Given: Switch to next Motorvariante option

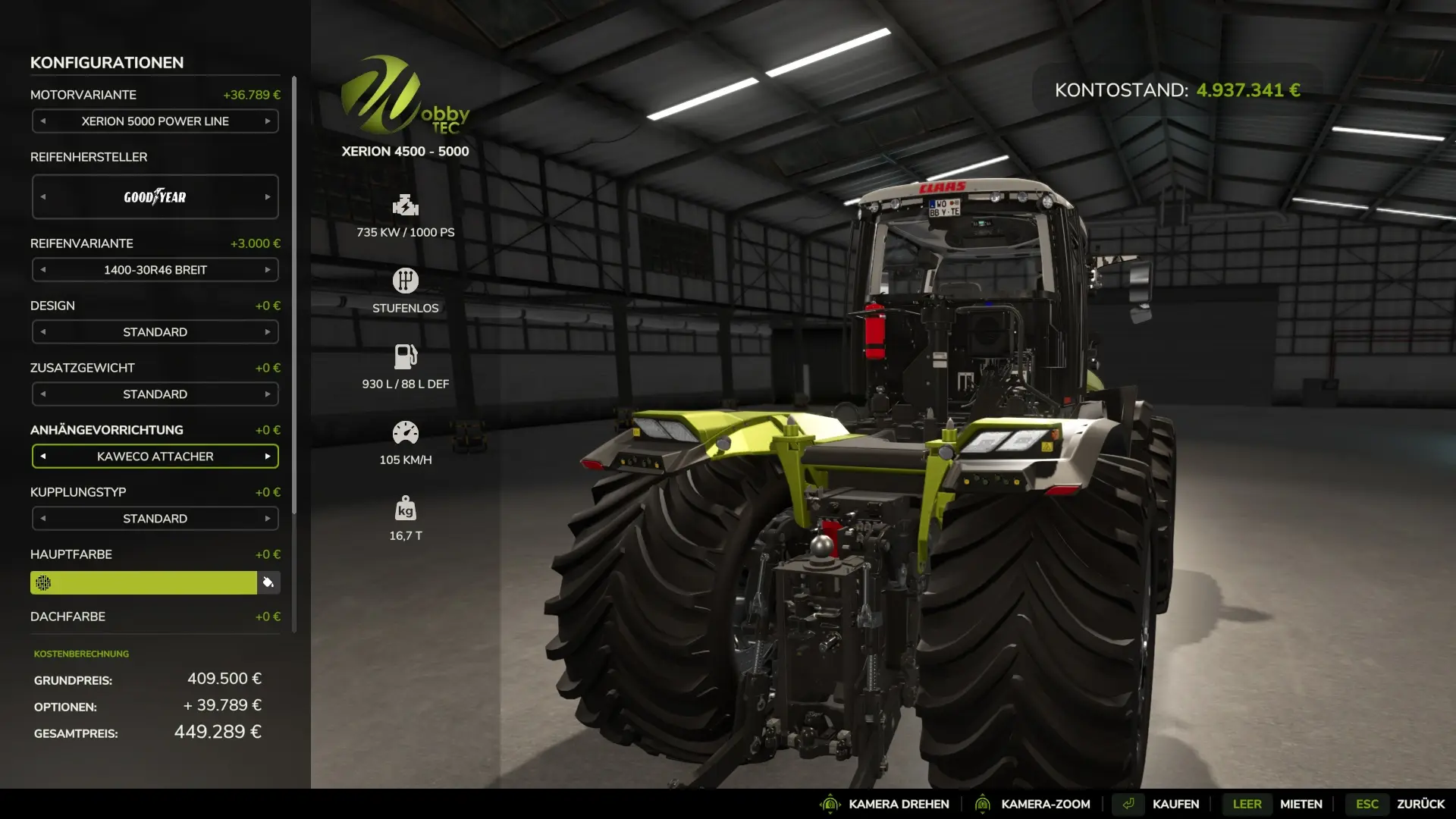Looking at the screenshot, I should tap(268, 121).
